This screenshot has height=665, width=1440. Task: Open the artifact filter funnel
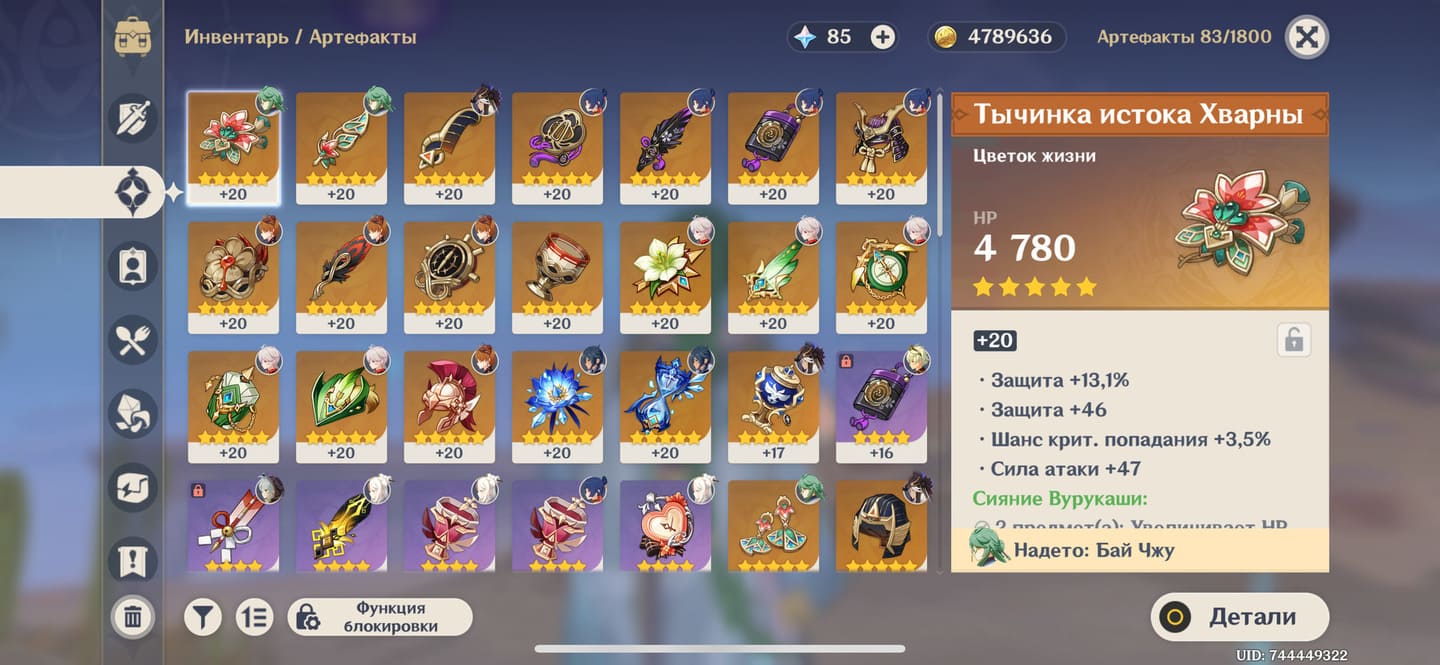point(202,617)
